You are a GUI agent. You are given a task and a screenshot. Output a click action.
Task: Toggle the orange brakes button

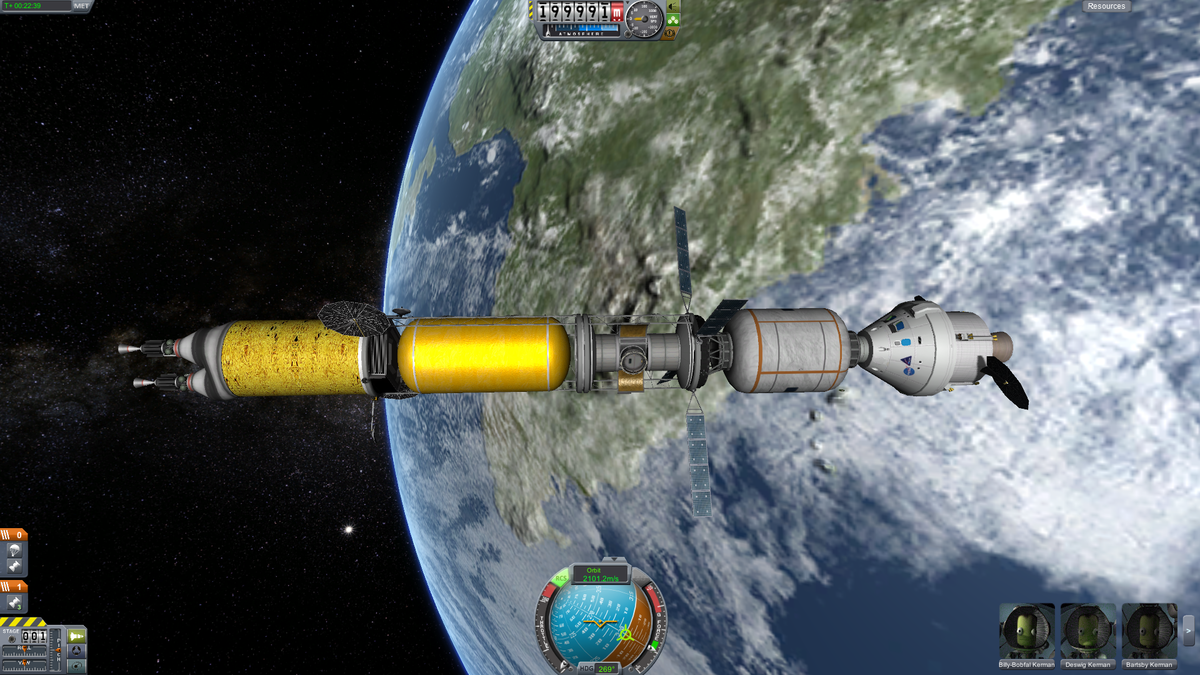pos(674,33)
